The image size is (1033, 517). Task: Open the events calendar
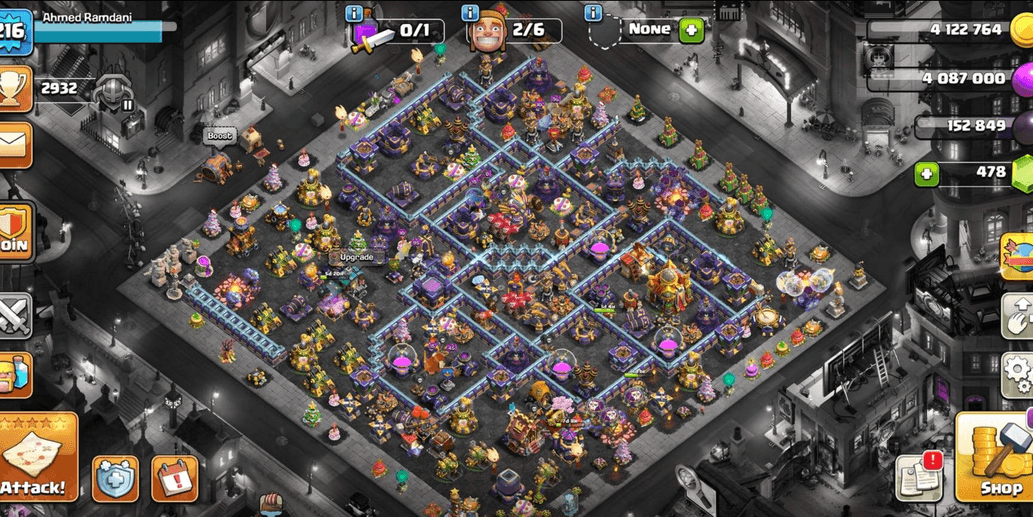click(174, 479)
